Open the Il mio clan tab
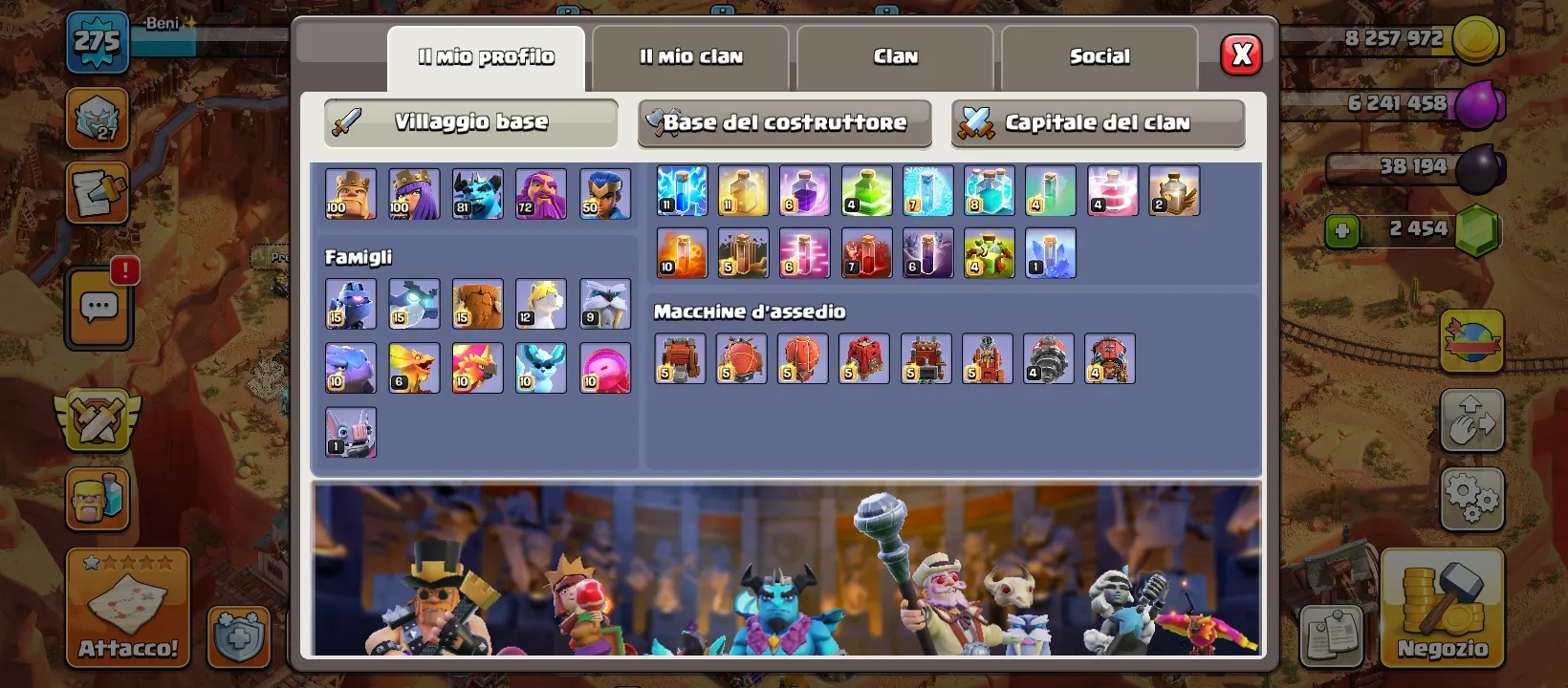The width and height of the screenshot is (1568, 688). coord(690,56)
